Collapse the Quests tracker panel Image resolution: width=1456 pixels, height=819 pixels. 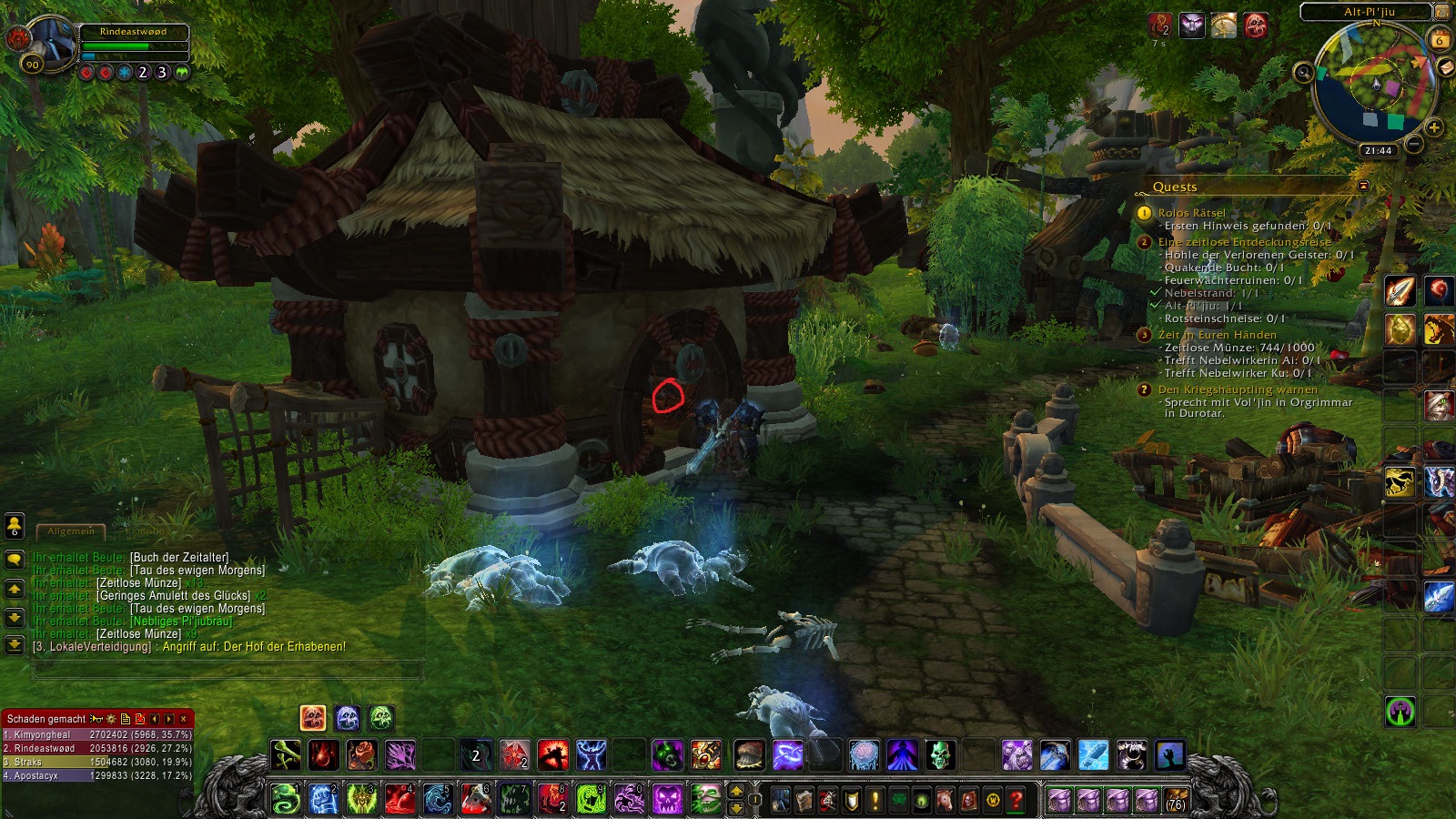click(x=1363, y=186)
